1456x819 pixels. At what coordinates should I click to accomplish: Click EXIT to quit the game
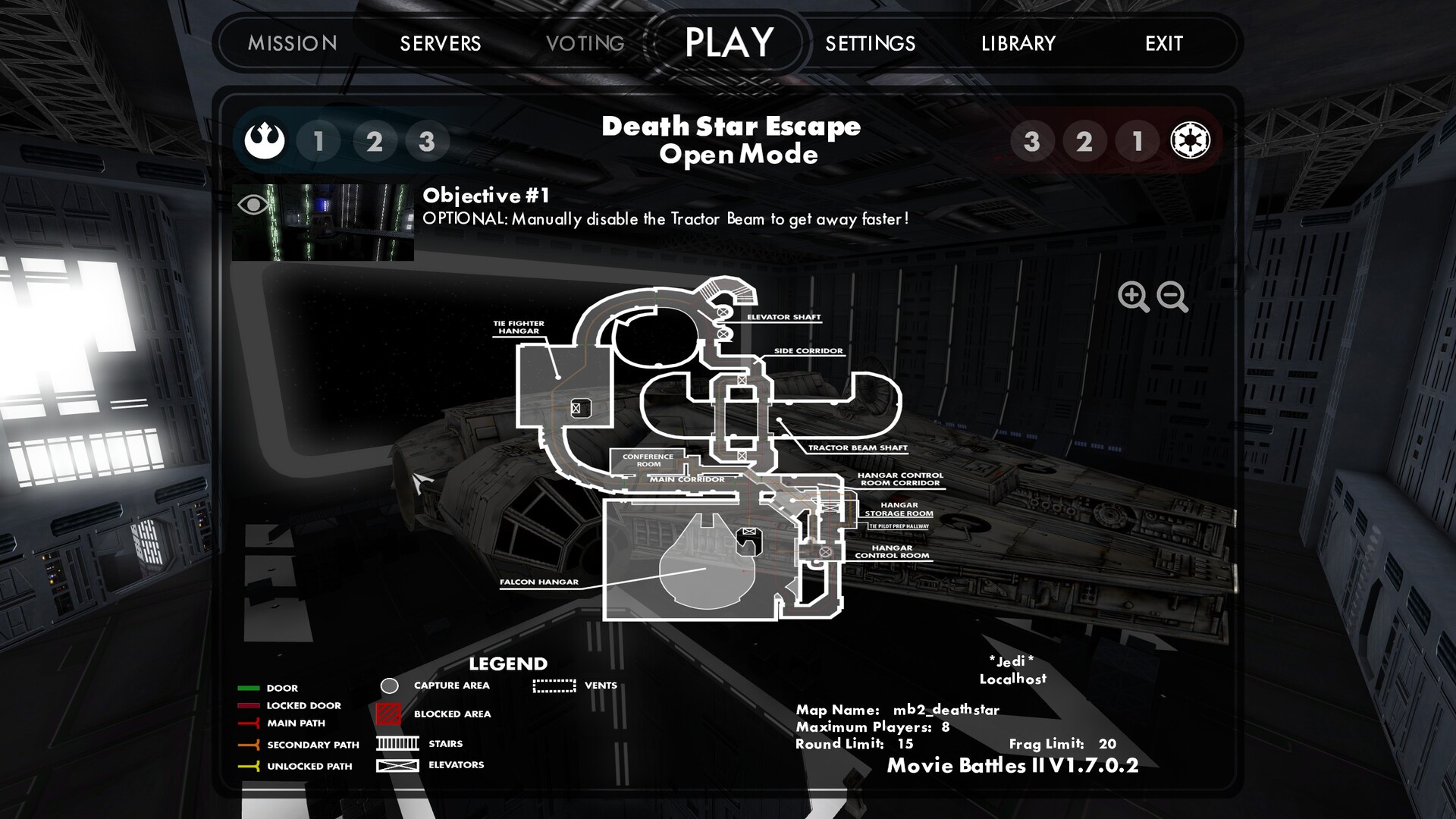1164,44
